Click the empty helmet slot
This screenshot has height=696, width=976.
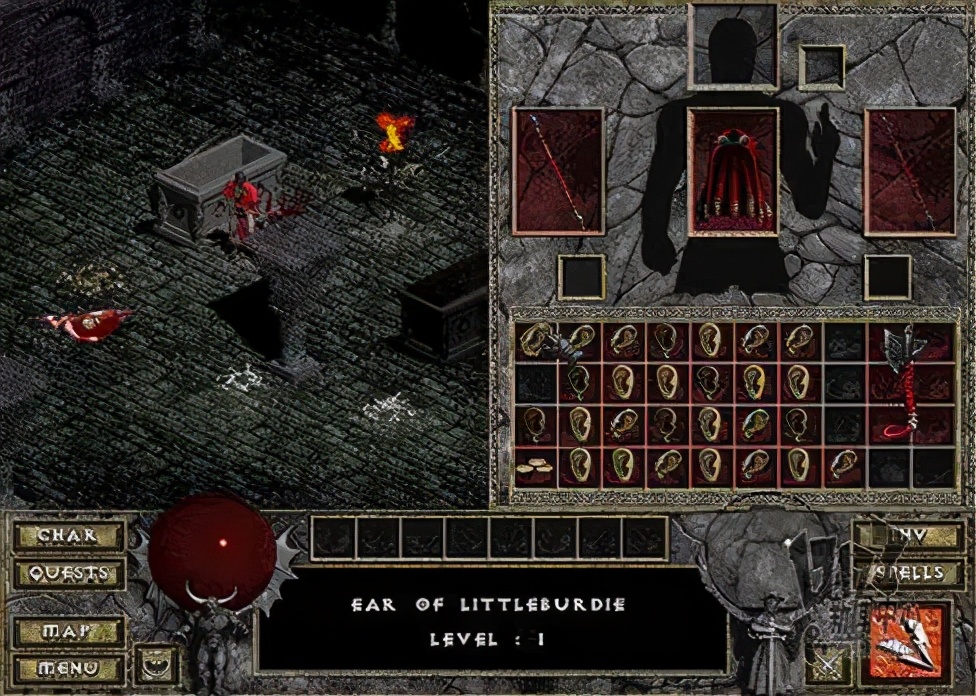[733, 48]
